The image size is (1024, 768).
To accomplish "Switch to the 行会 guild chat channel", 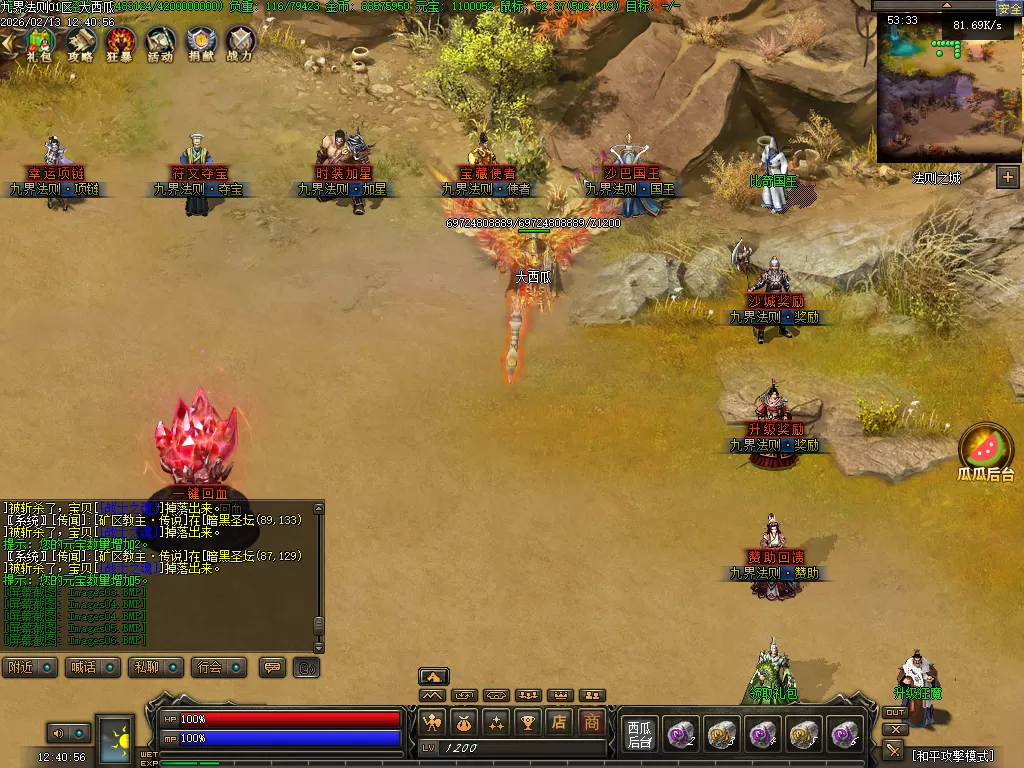I will (220, 667).
